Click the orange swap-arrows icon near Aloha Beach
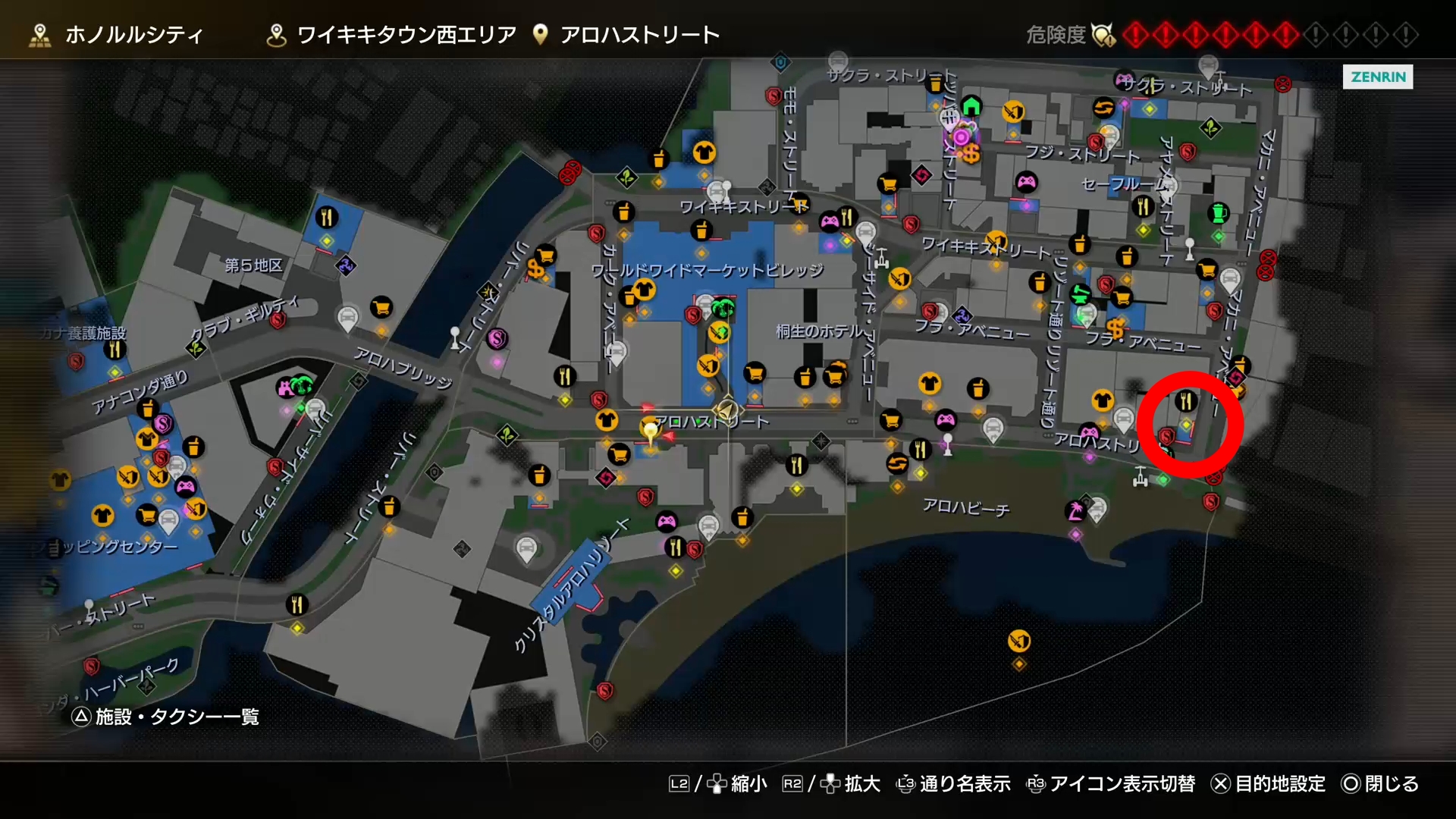Image resolution: width=1456 pixels, height=819 pixels. [x=897, y=463]
